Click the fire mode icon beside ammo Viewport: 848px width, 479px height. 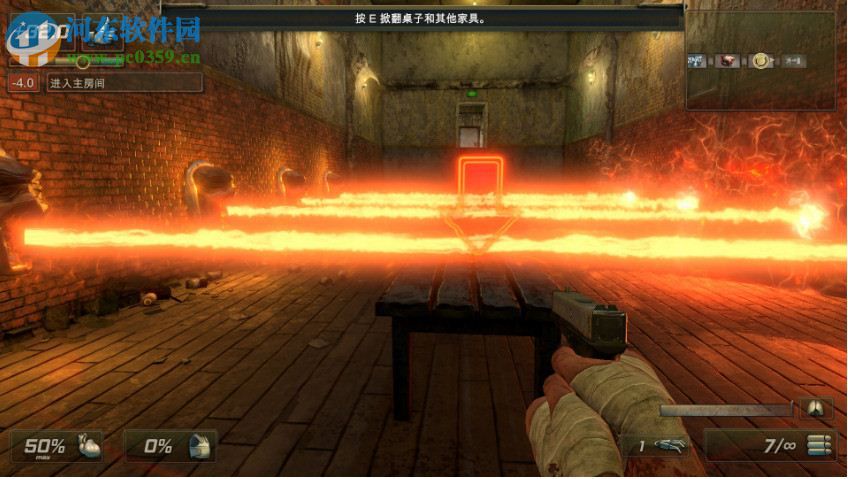pos(820,446)
